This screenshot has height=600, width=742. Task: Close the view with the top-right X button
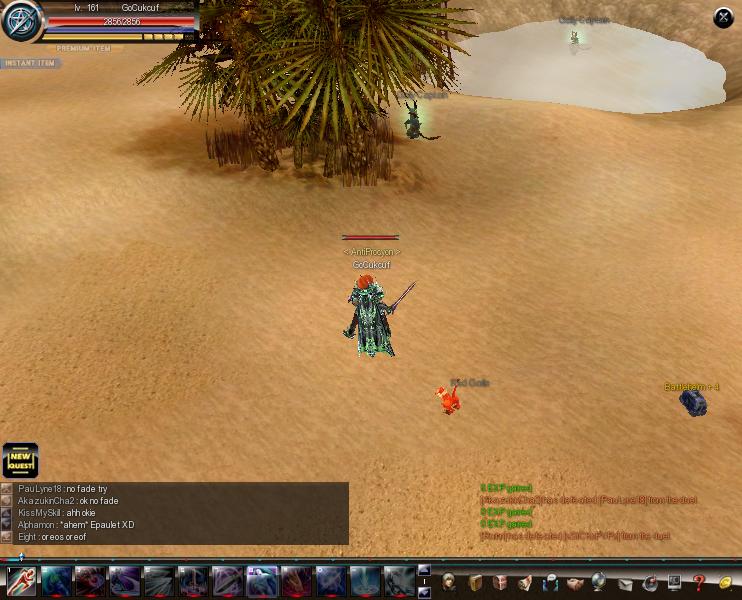tap(723, 18)
